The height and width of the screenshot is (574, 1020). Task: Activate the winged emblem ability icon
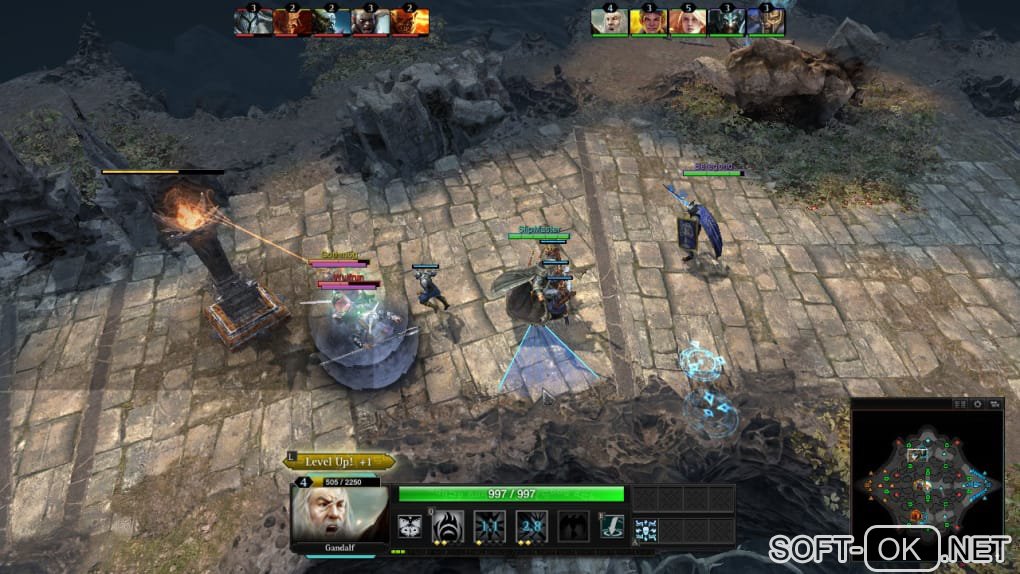tap(408, 527)
